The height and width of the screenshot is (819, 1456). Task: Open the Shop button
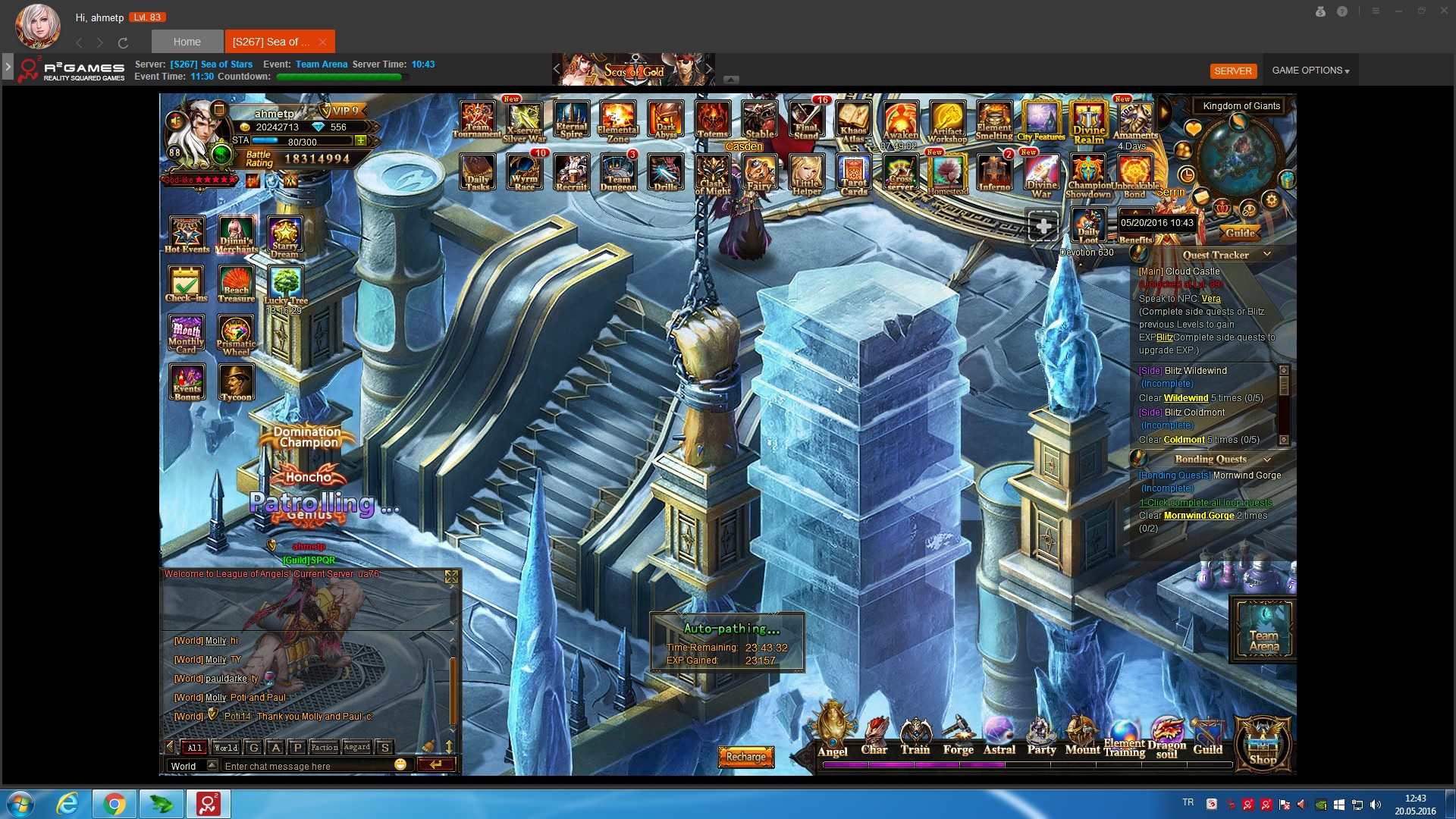click(x=1263, y=743)
